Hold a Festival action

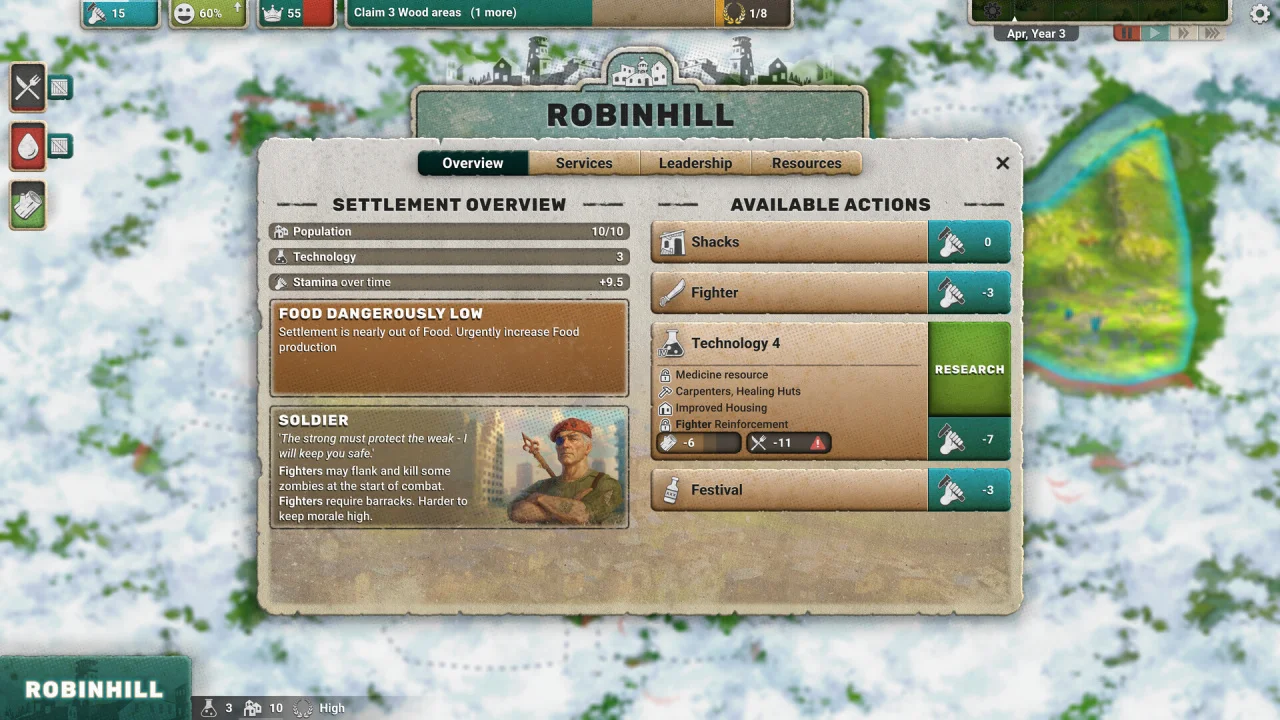coord(790,490)
